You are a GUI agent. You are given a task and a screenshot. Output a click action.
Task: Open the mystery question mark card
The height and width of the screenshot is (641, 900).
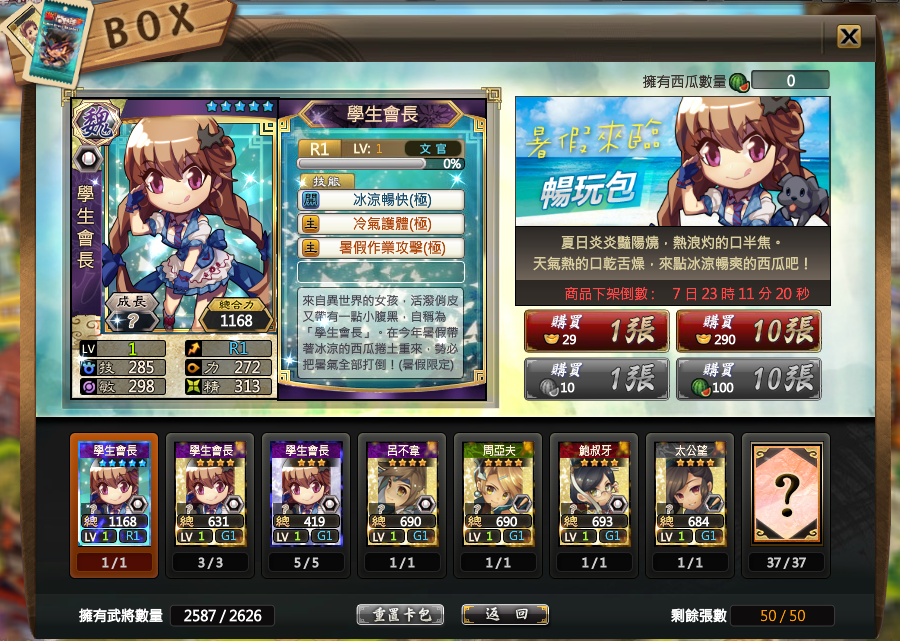point(786,494)
